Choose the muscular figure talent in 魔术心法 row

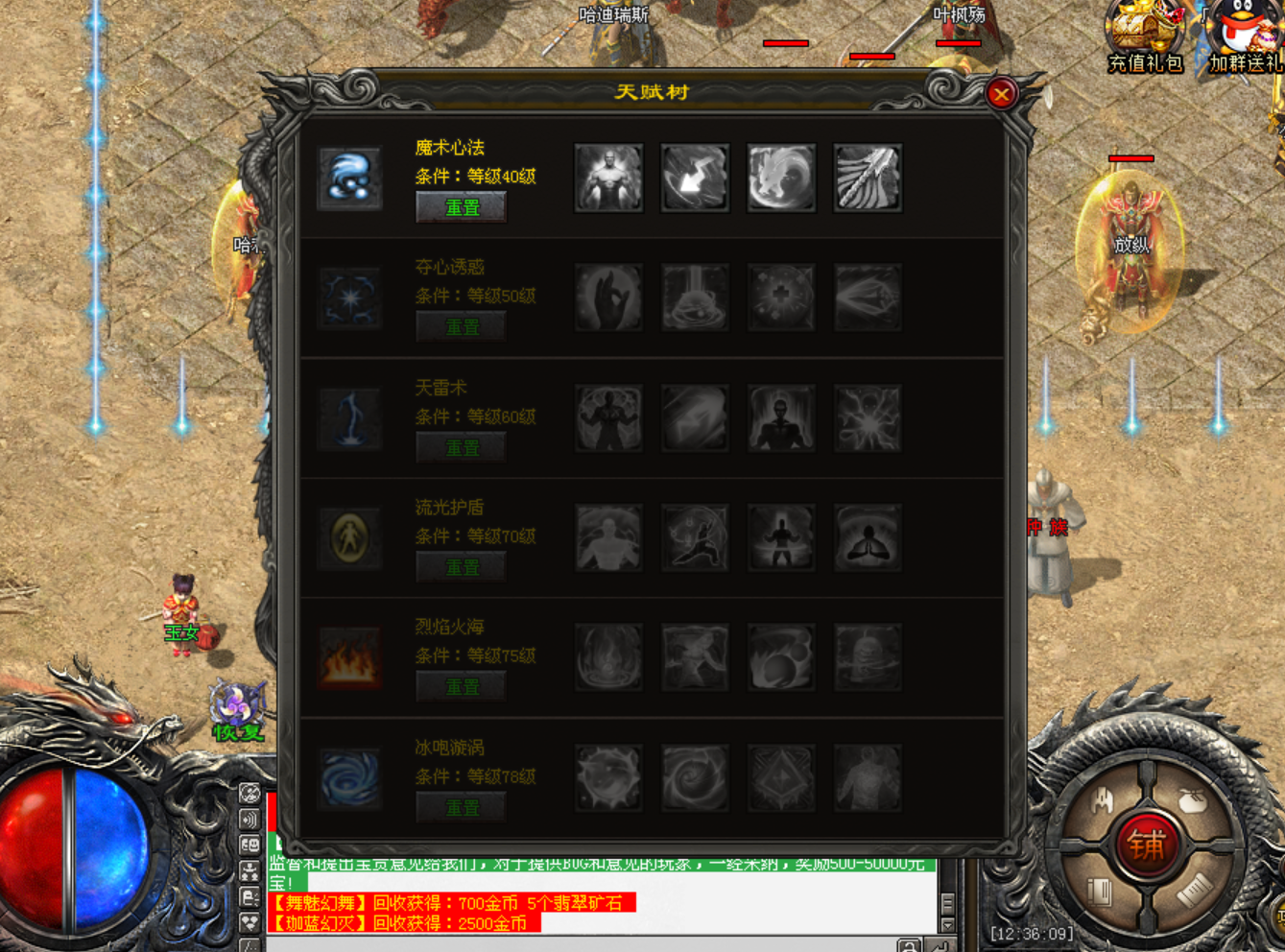608,178
